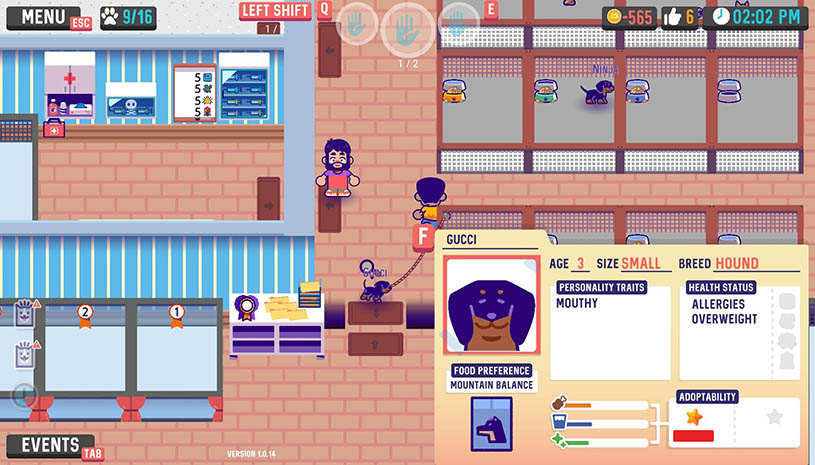815x465 pixels.
Task: Select the large center hand slot
Action: (x=406, y=28)
